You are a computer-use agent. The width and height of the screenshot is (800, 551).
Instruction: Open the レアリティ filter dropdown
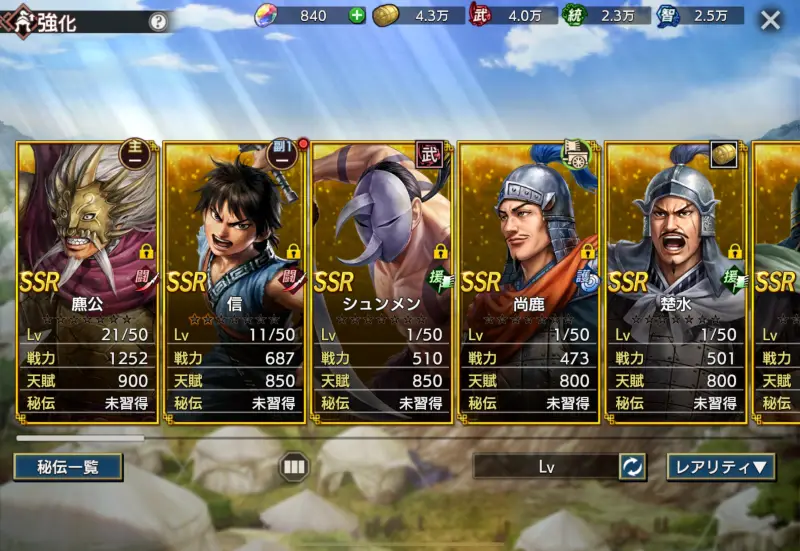(721, 466)
